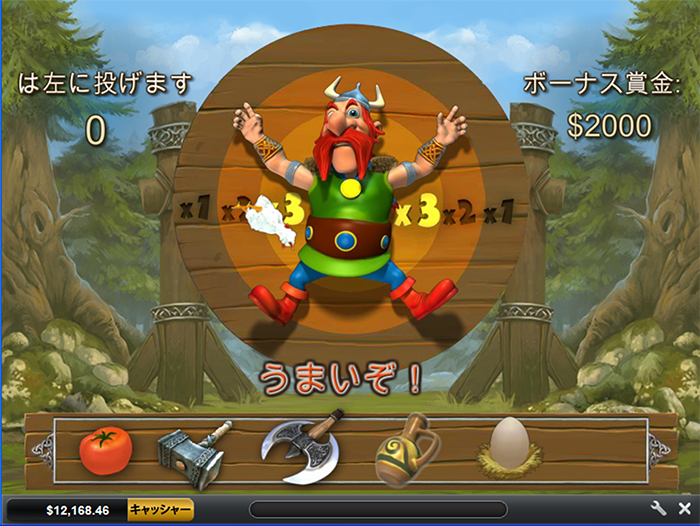Open settings with the wrench icon

pos(659,509)
